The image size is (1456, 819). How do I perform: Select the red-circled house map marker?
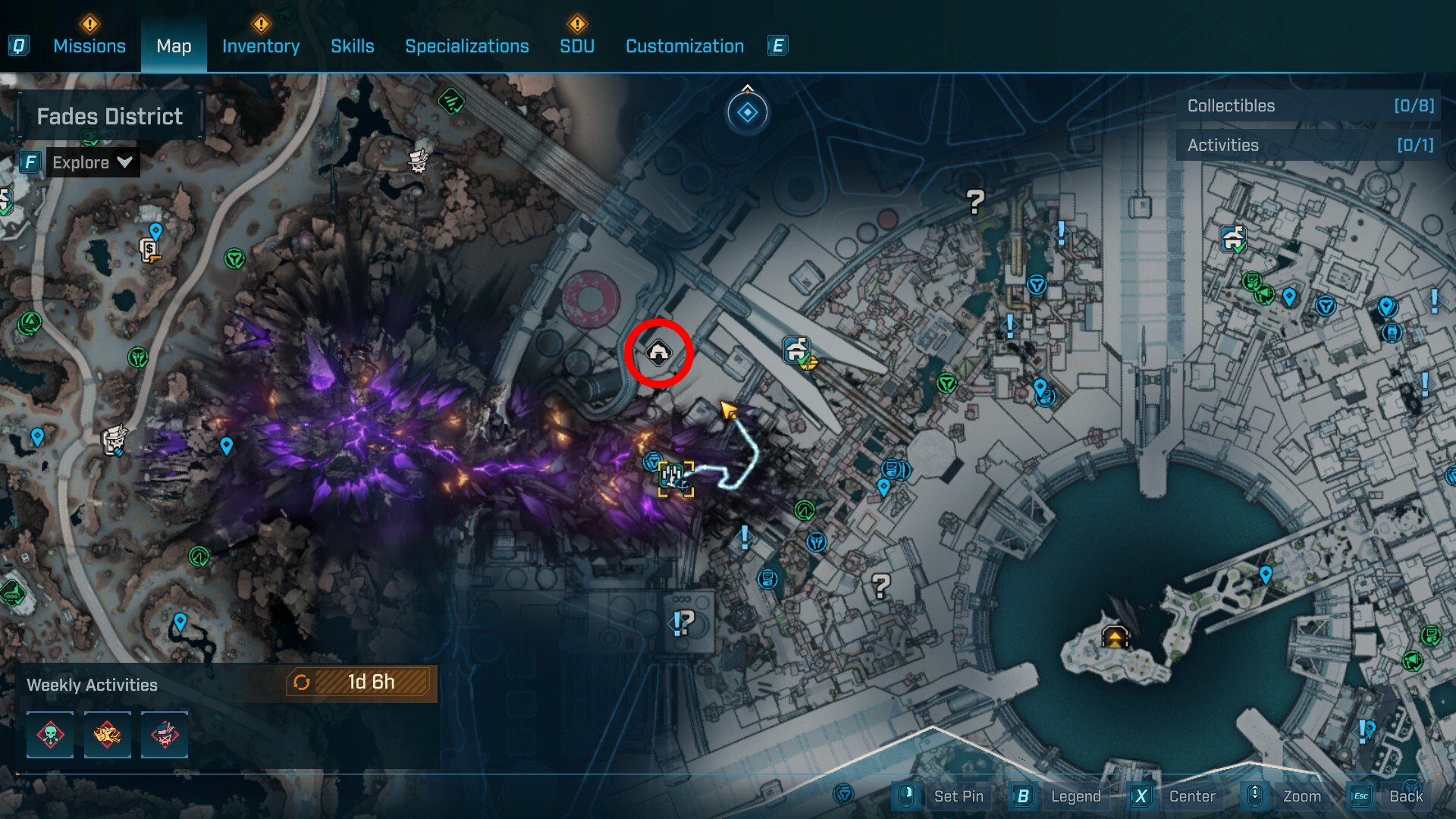pos(658,353)
